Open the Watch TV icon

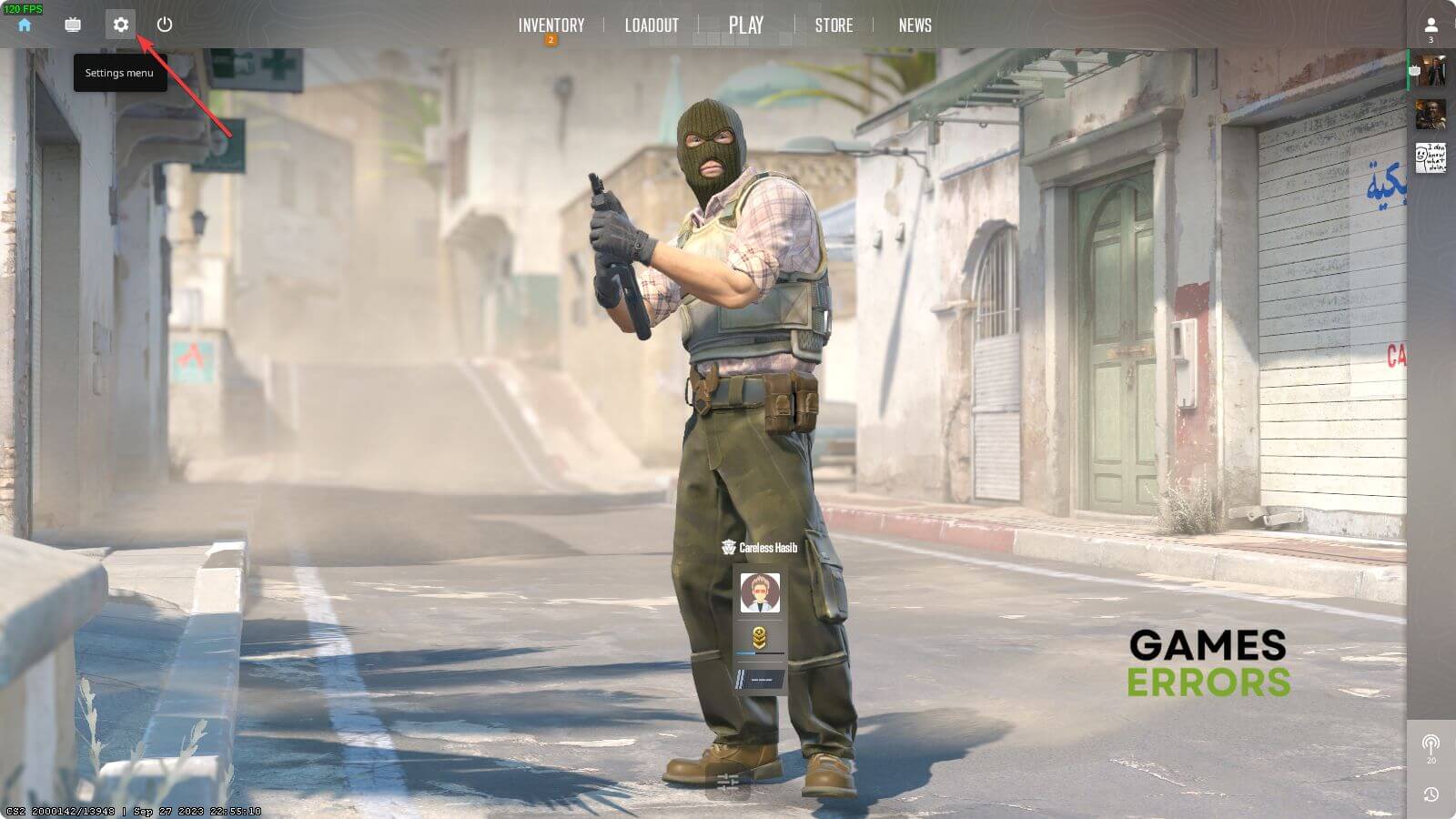tap(73, 25)
